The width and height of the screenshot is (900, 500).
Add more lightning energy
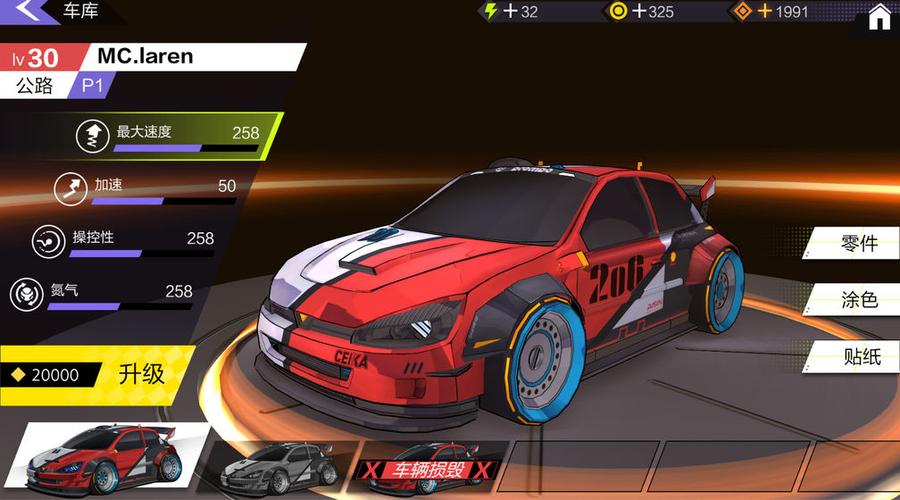tap(510, 12)
